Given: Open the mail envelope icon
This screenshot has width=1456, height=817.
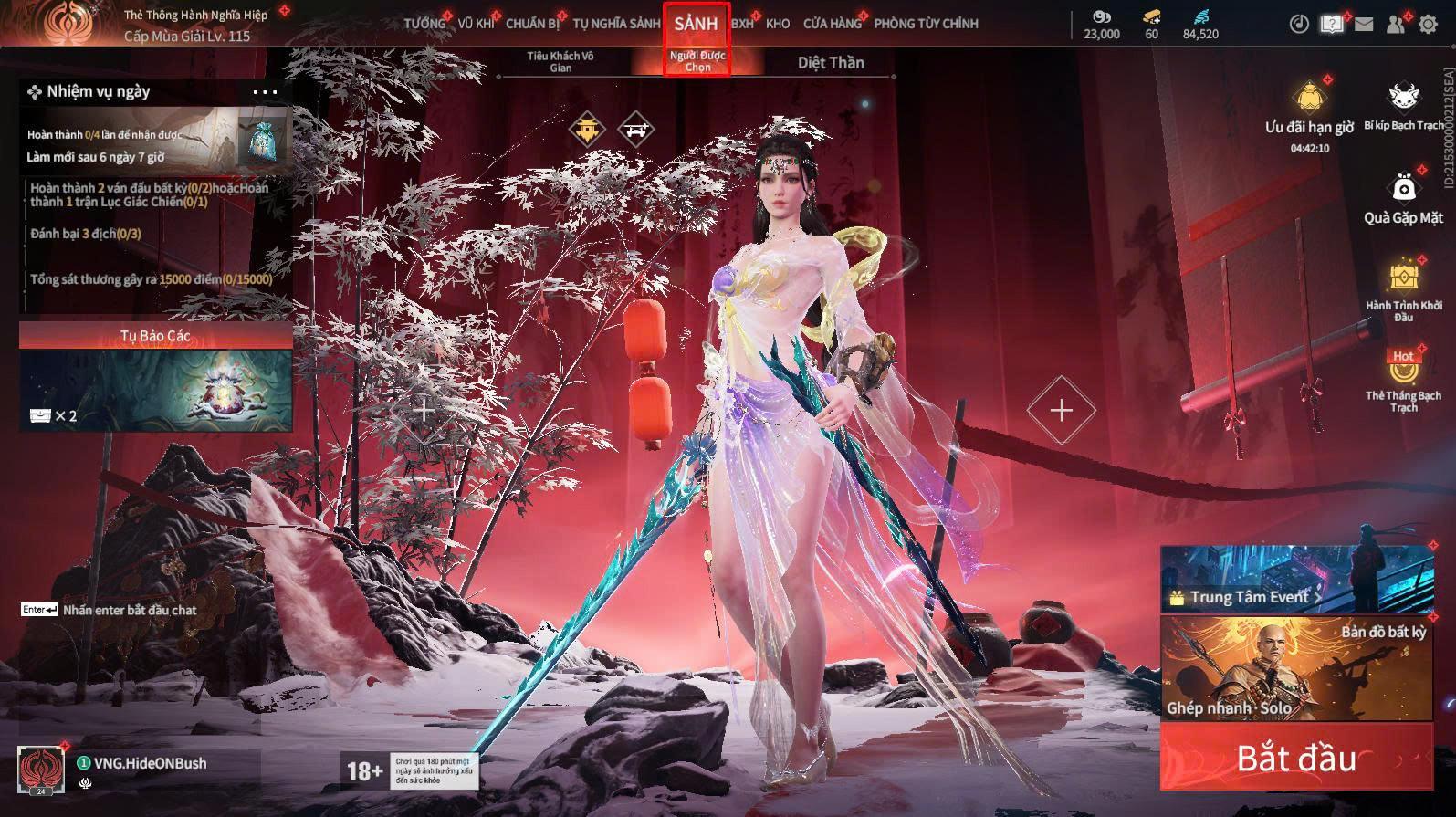Looking at the screenshot, I should (x=1364, y=25).
